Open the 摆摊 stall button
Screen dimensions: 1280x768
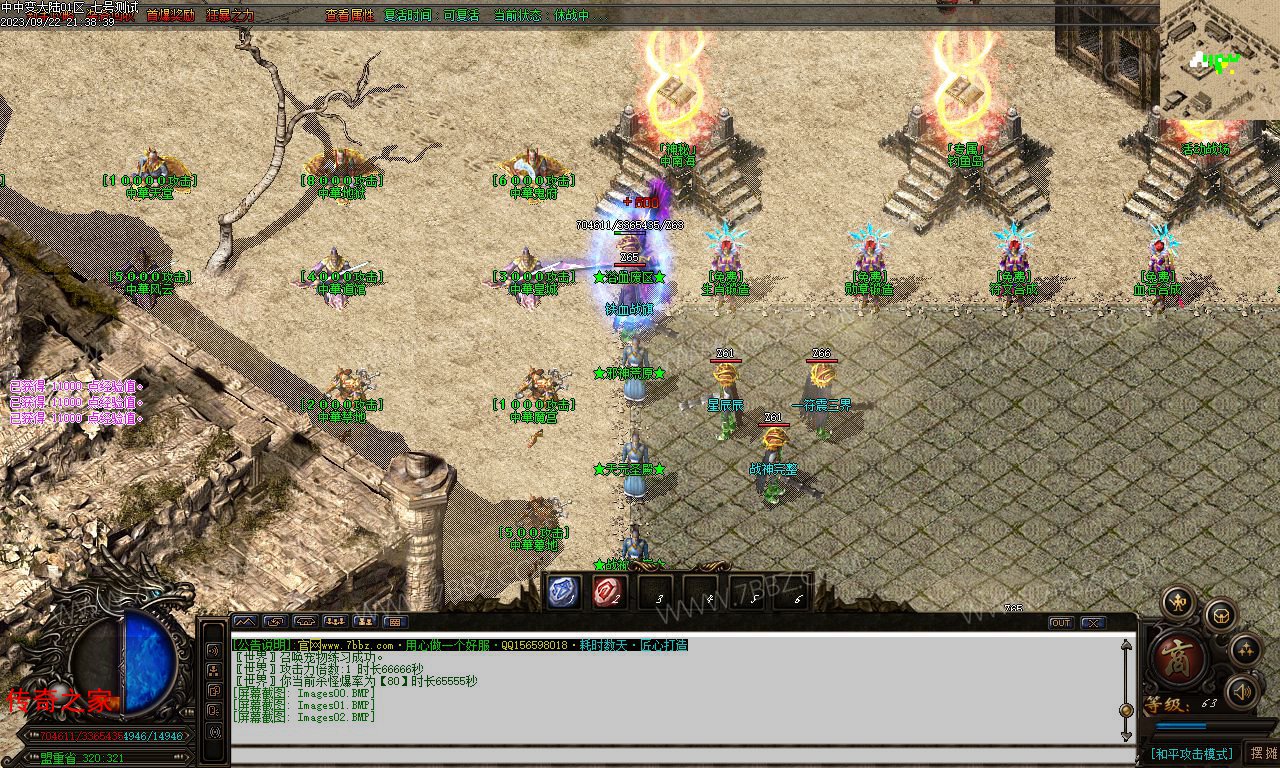pos(1263,753)
